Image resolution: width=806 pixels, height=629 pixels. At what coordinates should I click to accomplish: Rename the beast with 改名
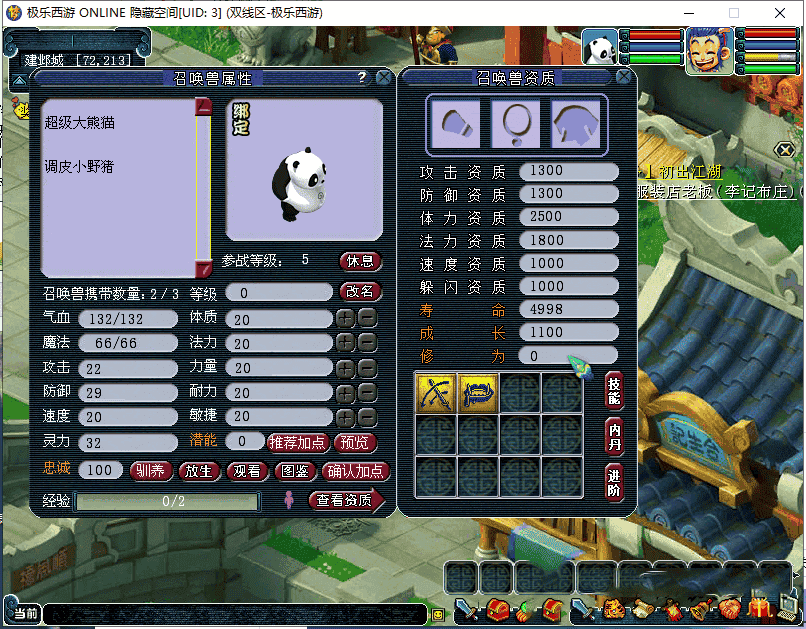point(361,292)
